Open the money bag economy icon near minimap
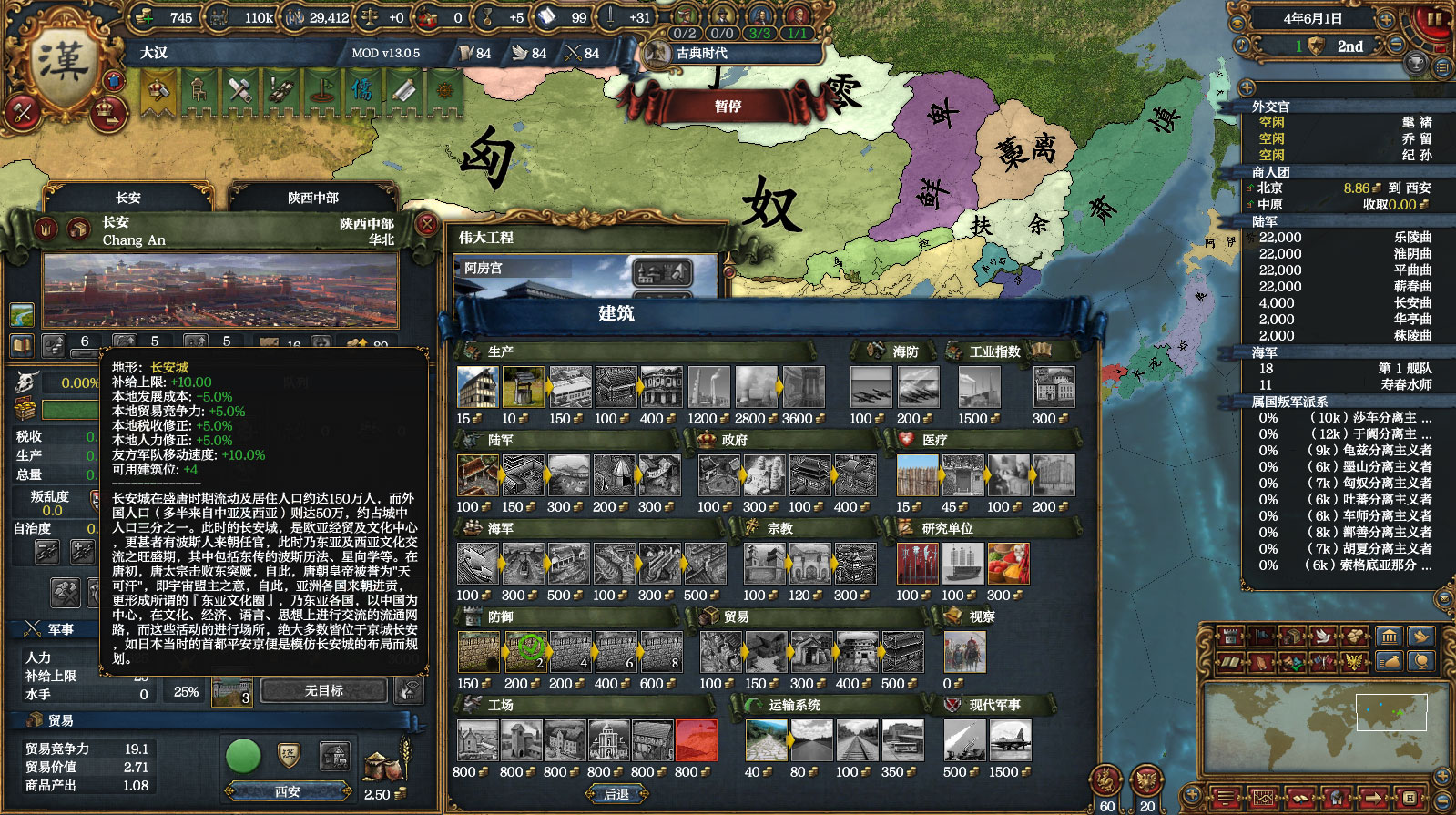The width and height of the screenshot is (1456, 815). pos(1390,662)
